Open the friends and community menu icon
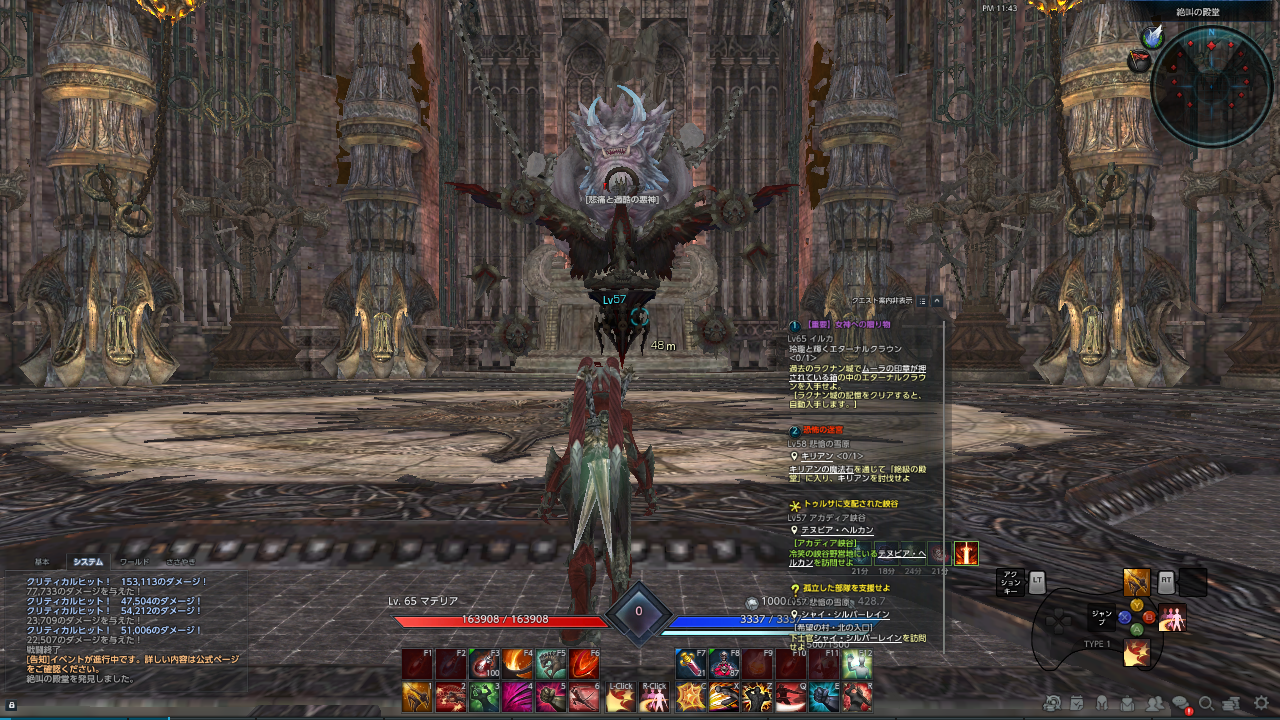Image resolution: width=1280 pixels, height=720 pixels. click(1155, 704)
